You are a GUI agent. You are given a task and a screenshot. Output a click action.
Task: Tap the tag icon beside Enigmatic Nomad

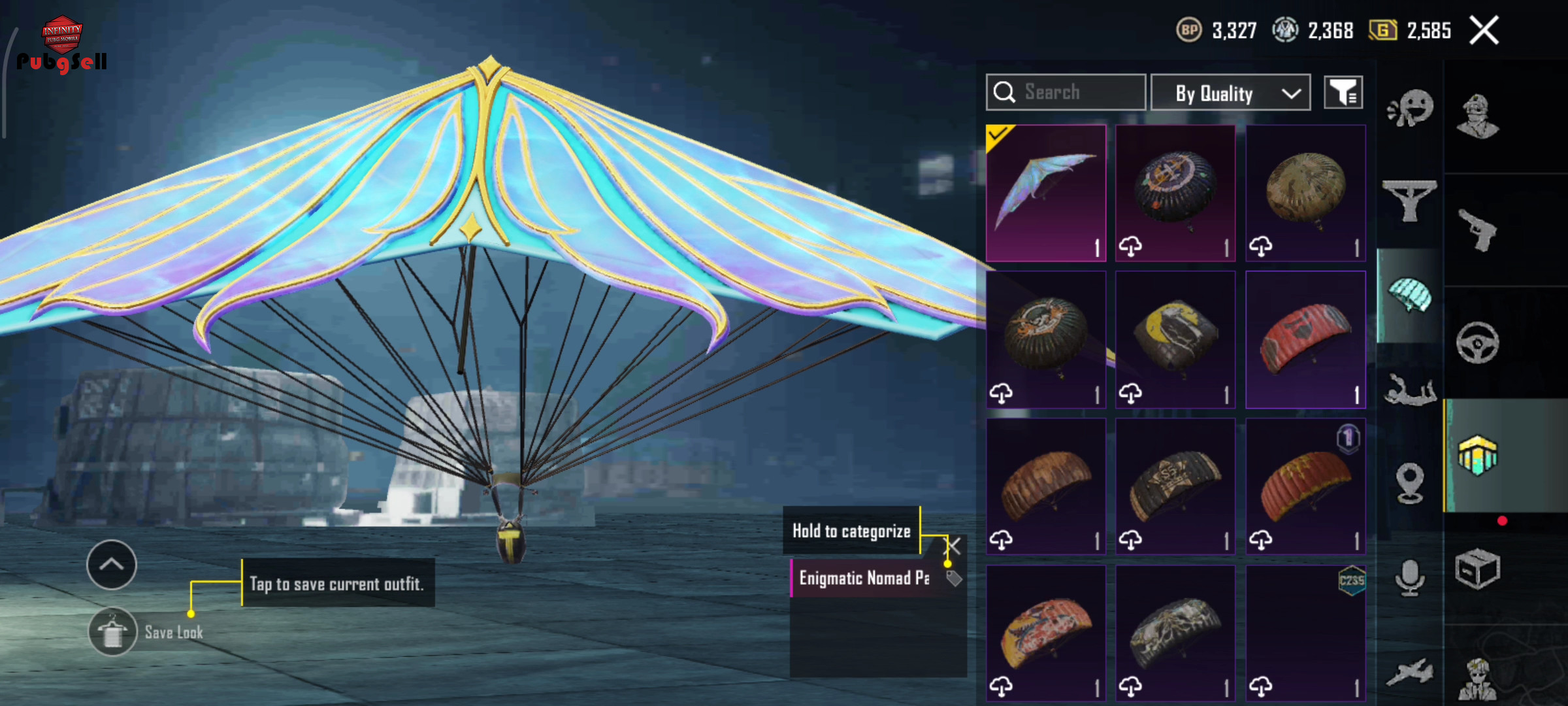tap(954, 578)
